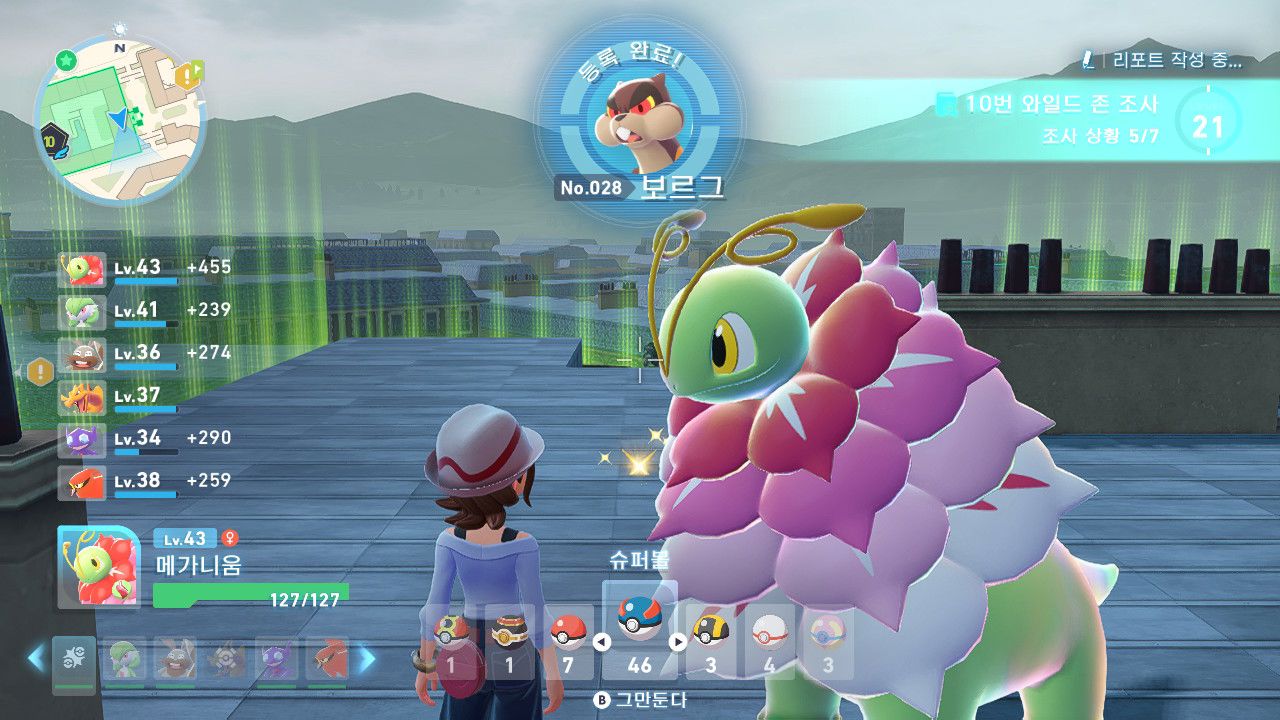
Task: Choose the Poké Ball slot with 7
Action: (x=568, y=640)
